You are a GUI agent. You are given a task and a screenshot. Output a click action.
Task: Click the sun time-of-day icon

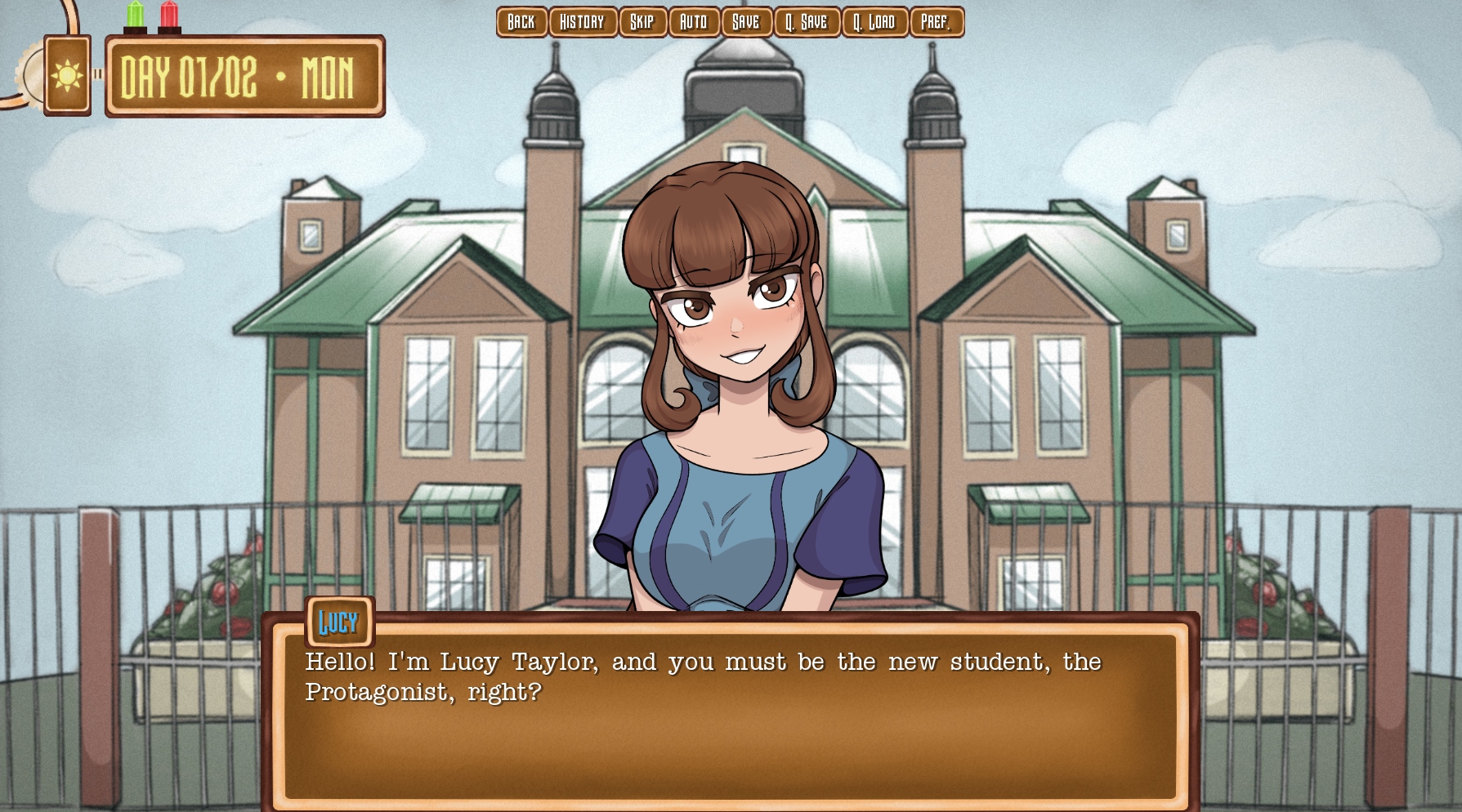tap(67, 76)
